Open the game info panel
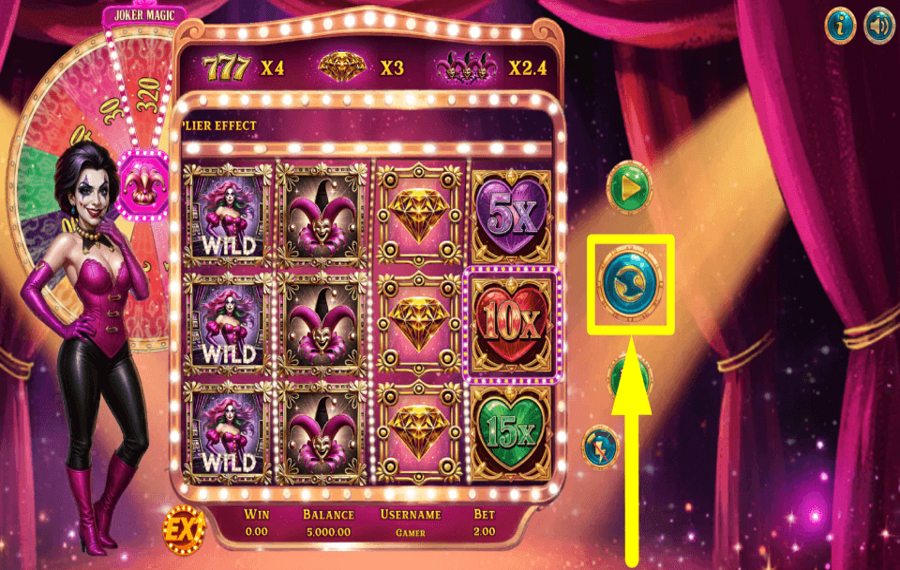900x570 pixels. [x=840, y=26]
